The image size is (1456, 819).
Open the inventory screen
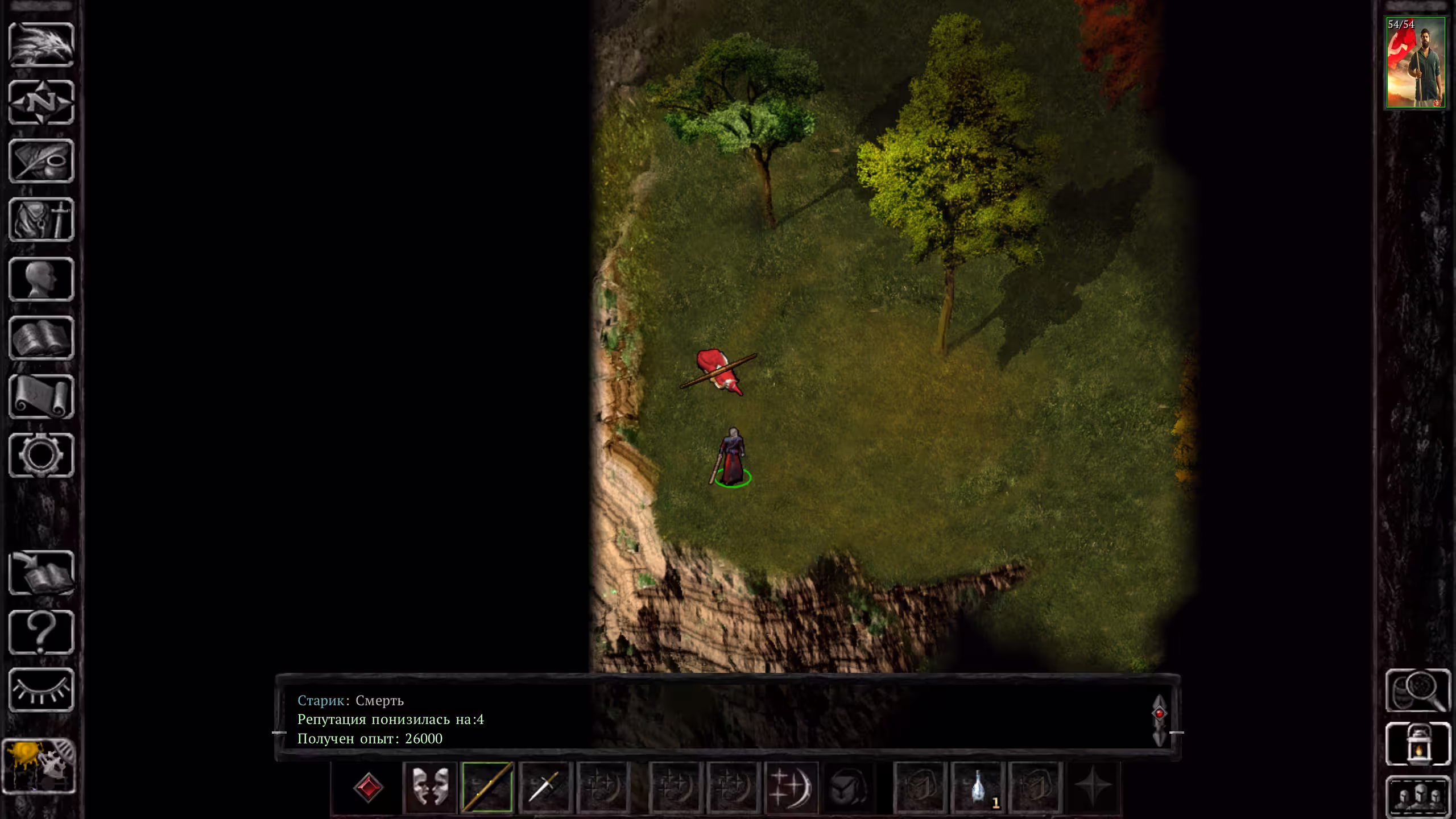point(42,220)
